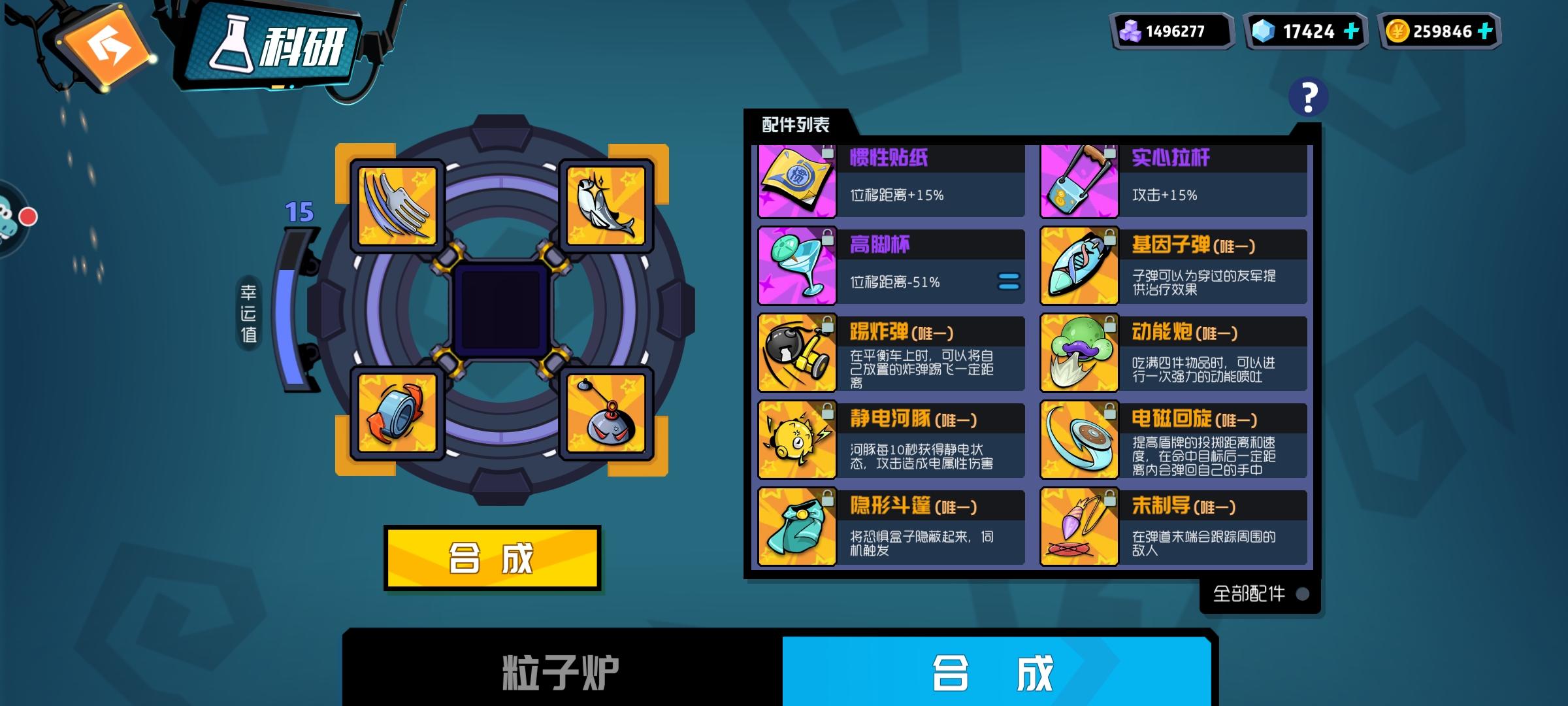The height and width of the screenshot is (706, 1568).
Task: Click the 静电河豚 pufferfish accessory icon
Action: coord(796,438)
